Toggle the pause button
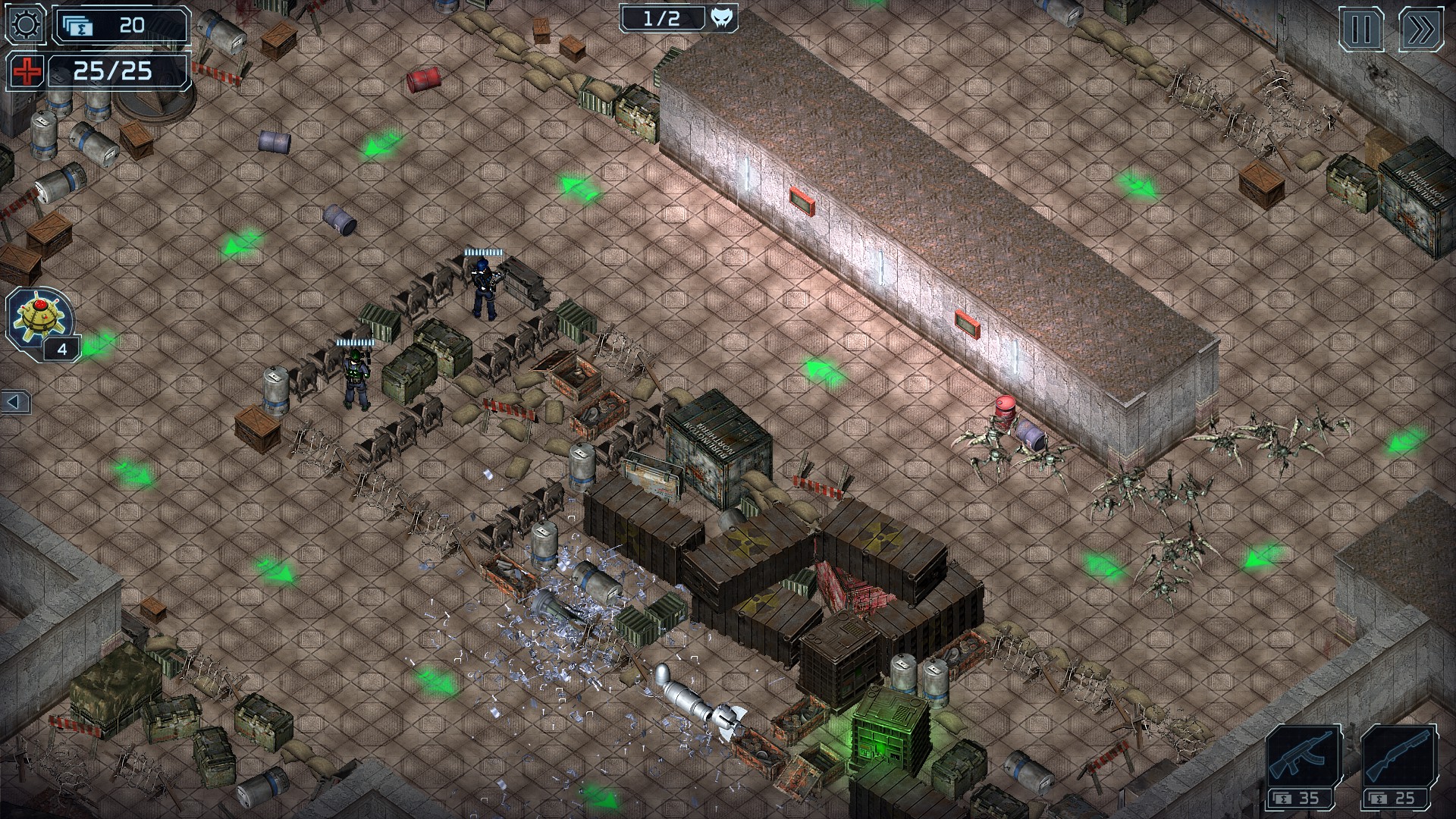 tap(1361, 30)
